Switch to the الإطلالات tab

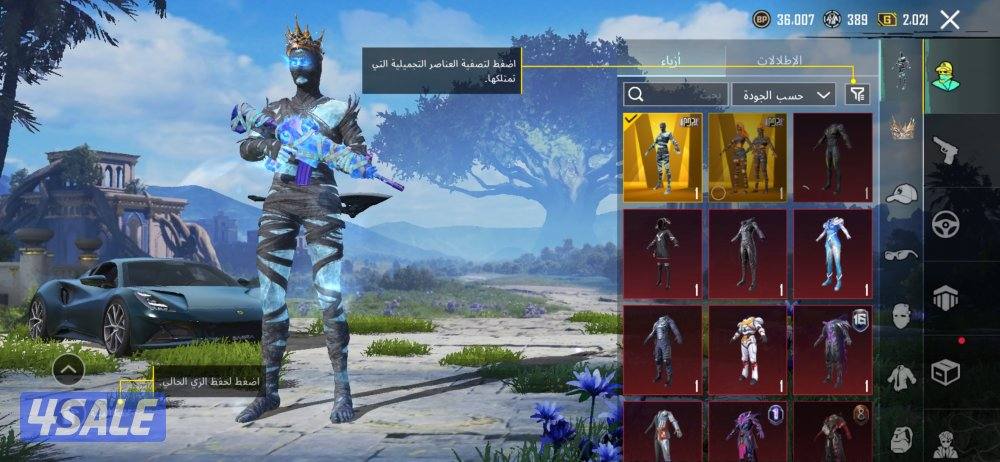(x=776, y=60)
